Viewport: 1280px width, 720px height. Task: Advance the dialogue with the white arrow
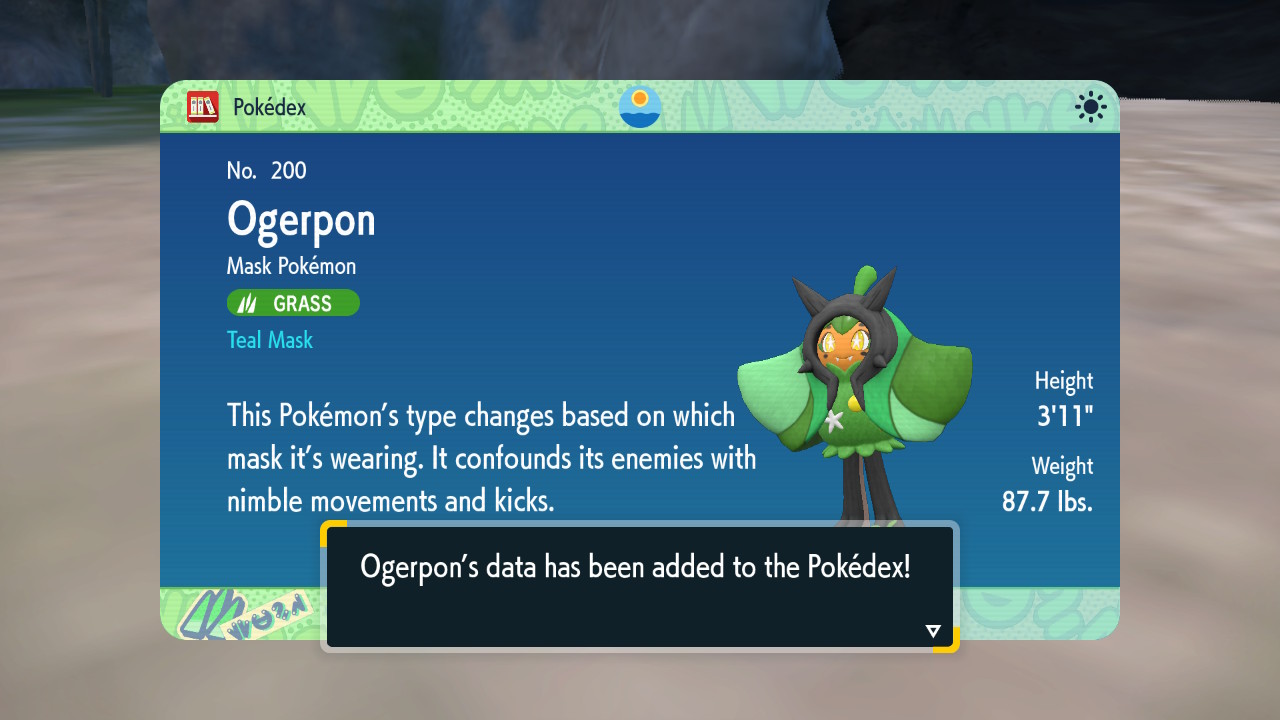coord(933,631)
